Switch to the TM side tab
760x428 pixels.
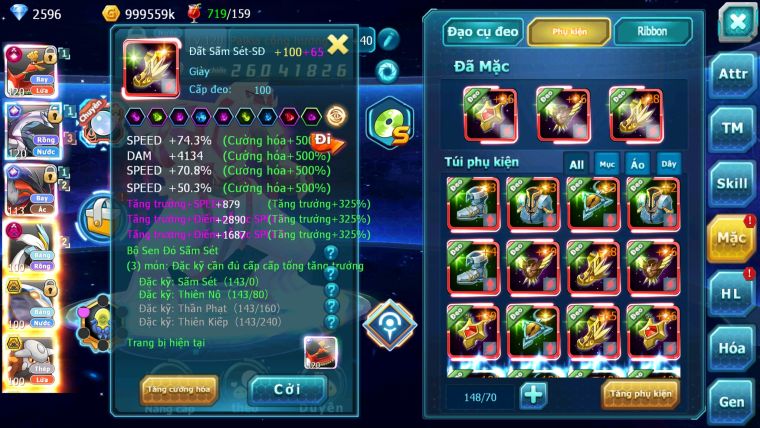pyautogui.click(x=733, y=128)
